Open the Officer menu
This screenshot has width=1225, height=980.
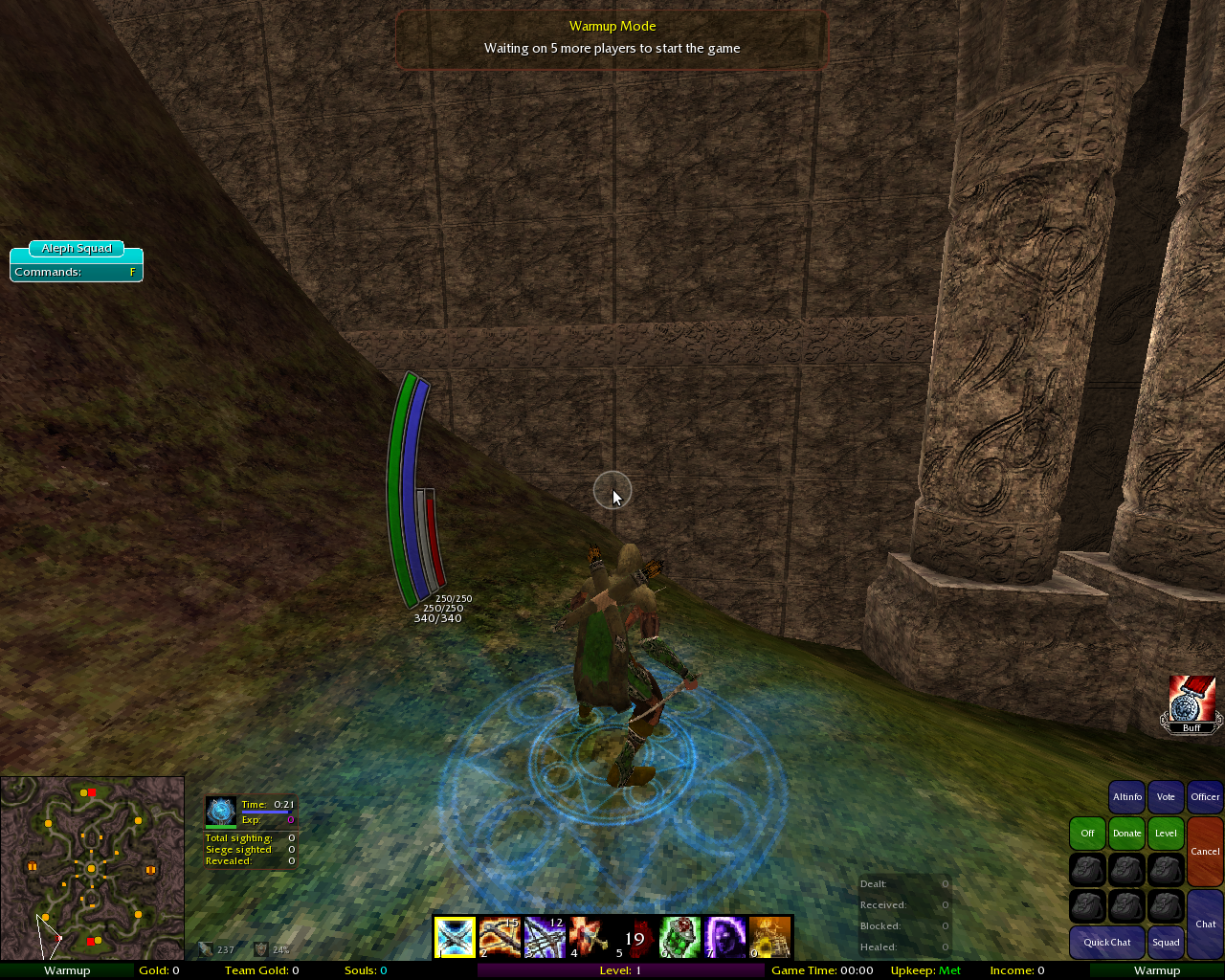(1205, 796)
